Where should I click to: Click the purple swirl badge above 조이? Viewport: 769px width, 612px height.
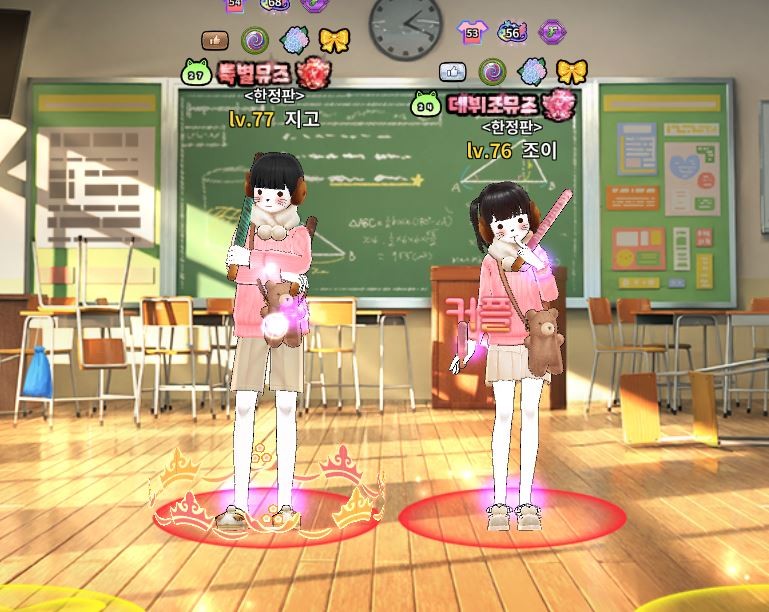point(492,71)
